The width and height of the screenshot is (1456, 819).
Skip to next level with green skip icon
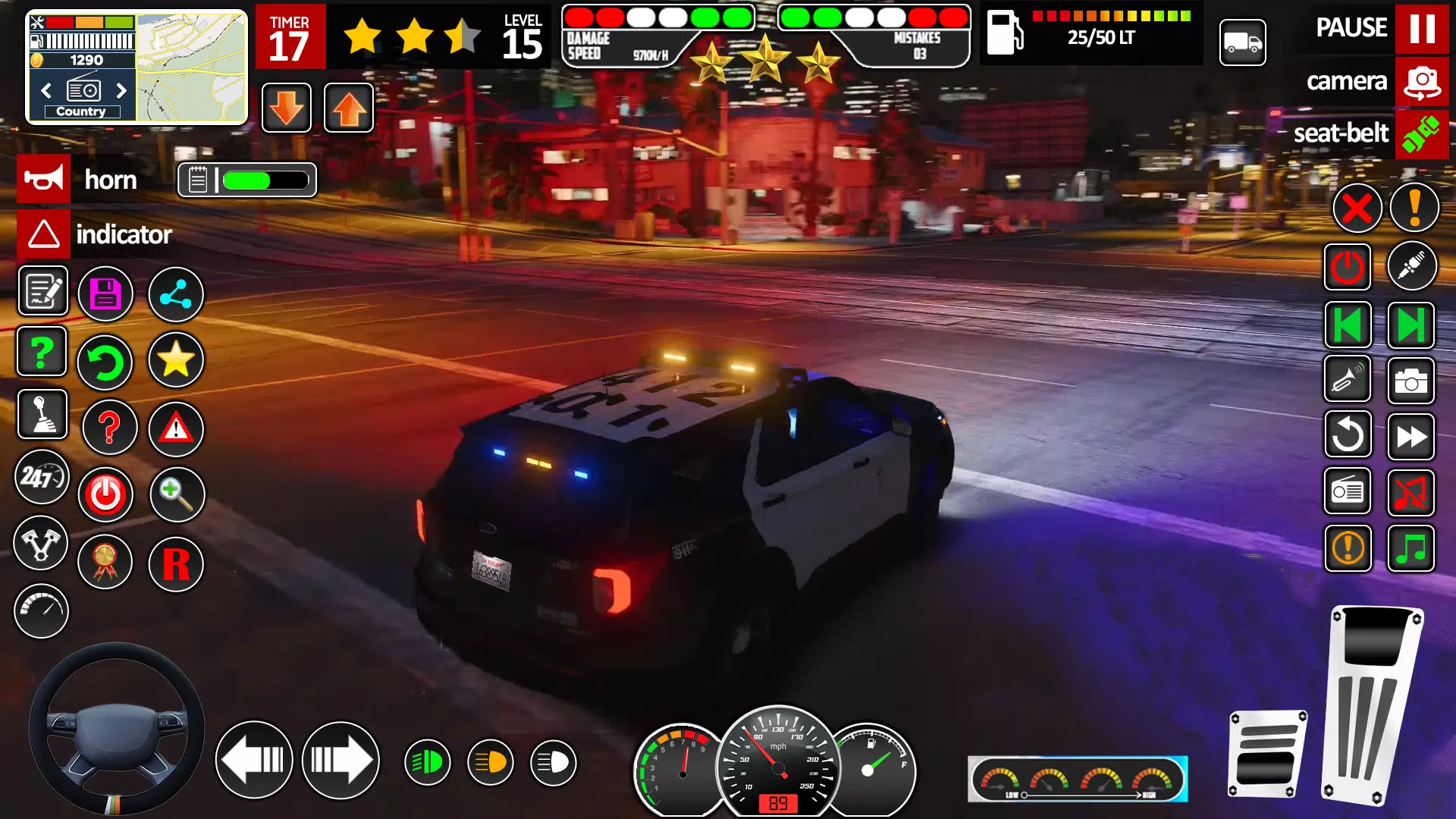(x=1410, y=325)
